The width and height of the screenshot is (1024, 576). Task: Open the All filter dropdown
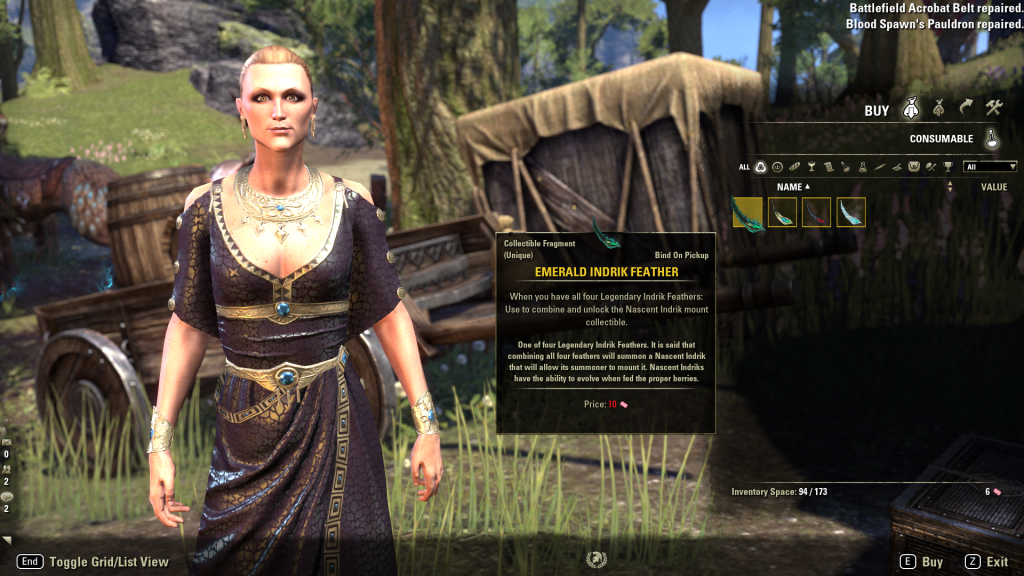tap(990, 167)
